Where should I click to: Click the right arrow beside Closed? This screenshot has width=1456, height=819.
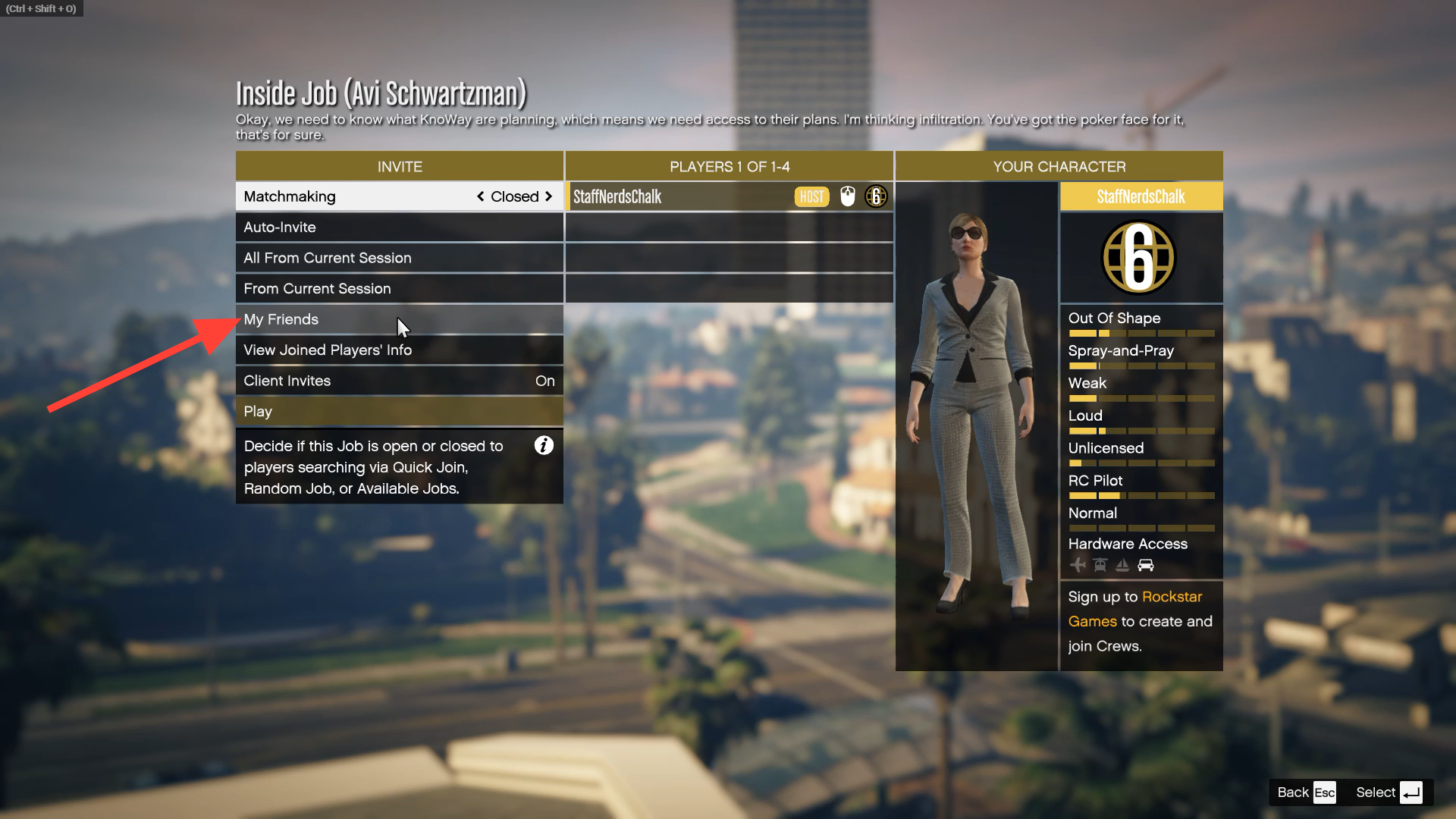(548, 196)
